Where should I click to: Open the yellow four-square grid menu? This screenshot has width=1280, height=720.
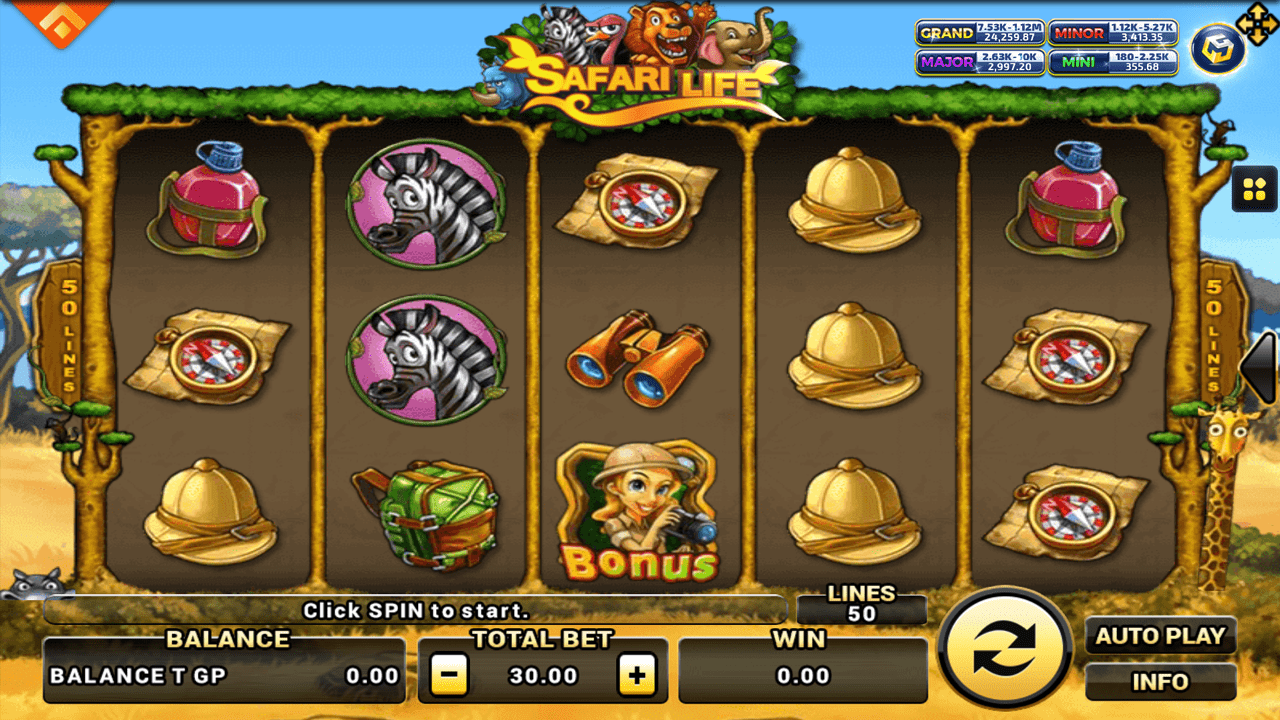click(1254, 188)
